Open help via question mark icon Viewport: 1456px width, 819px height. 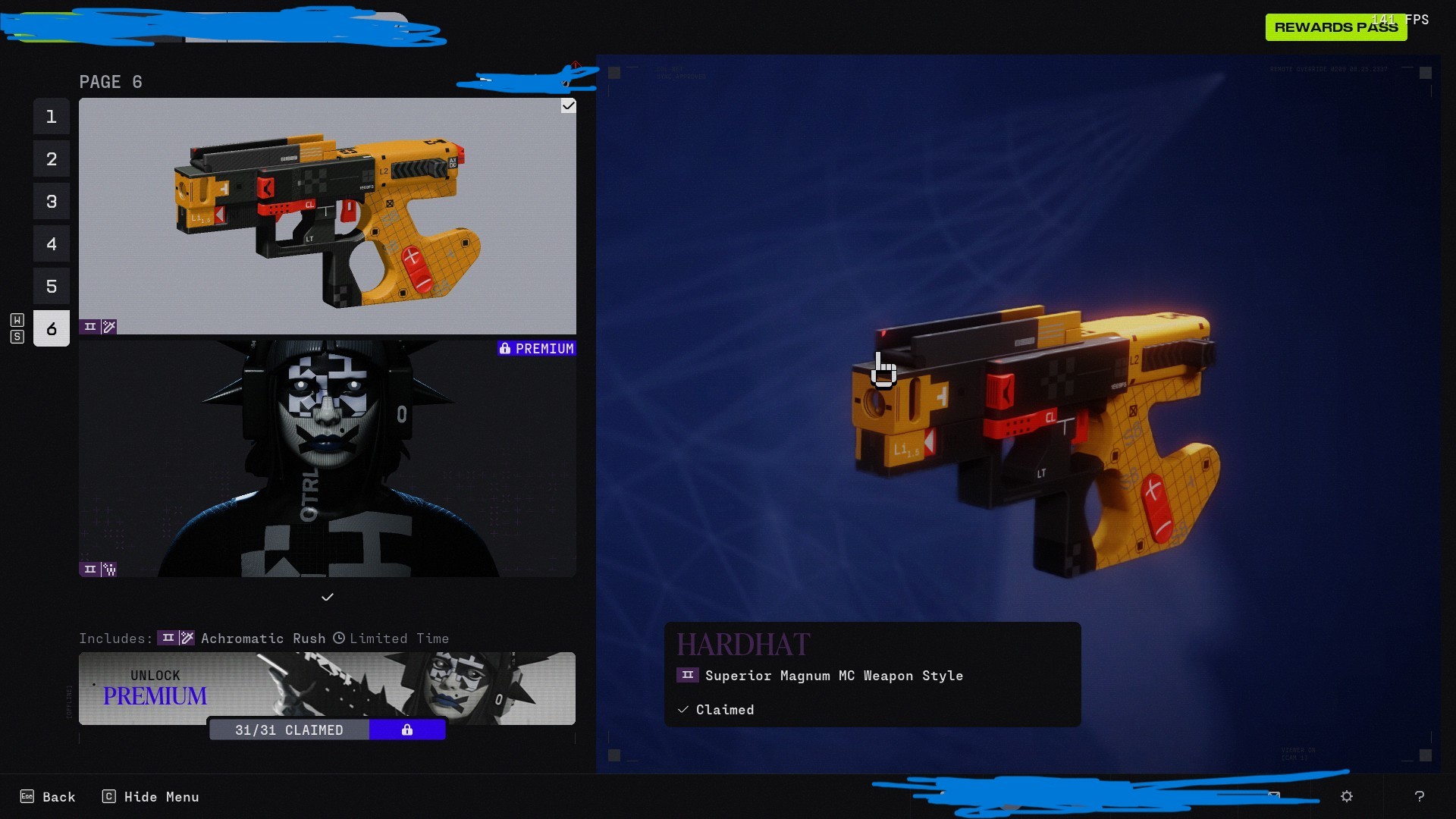point(1419,796)
